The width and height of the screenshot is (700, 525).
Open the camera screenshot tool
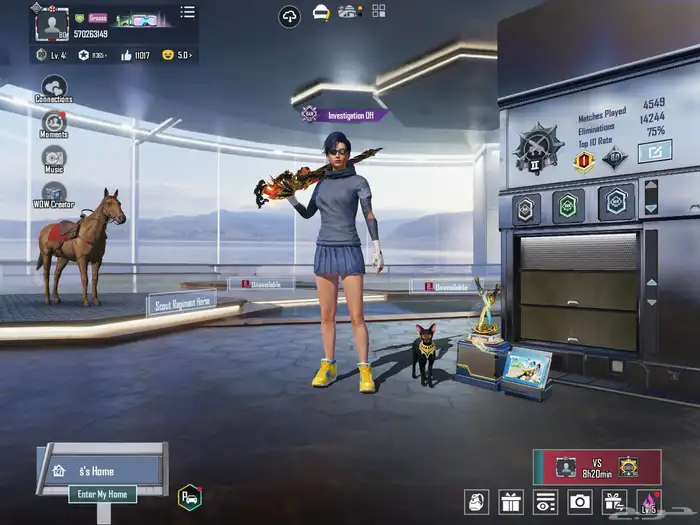pyautogui.click(x=579, y=502)
